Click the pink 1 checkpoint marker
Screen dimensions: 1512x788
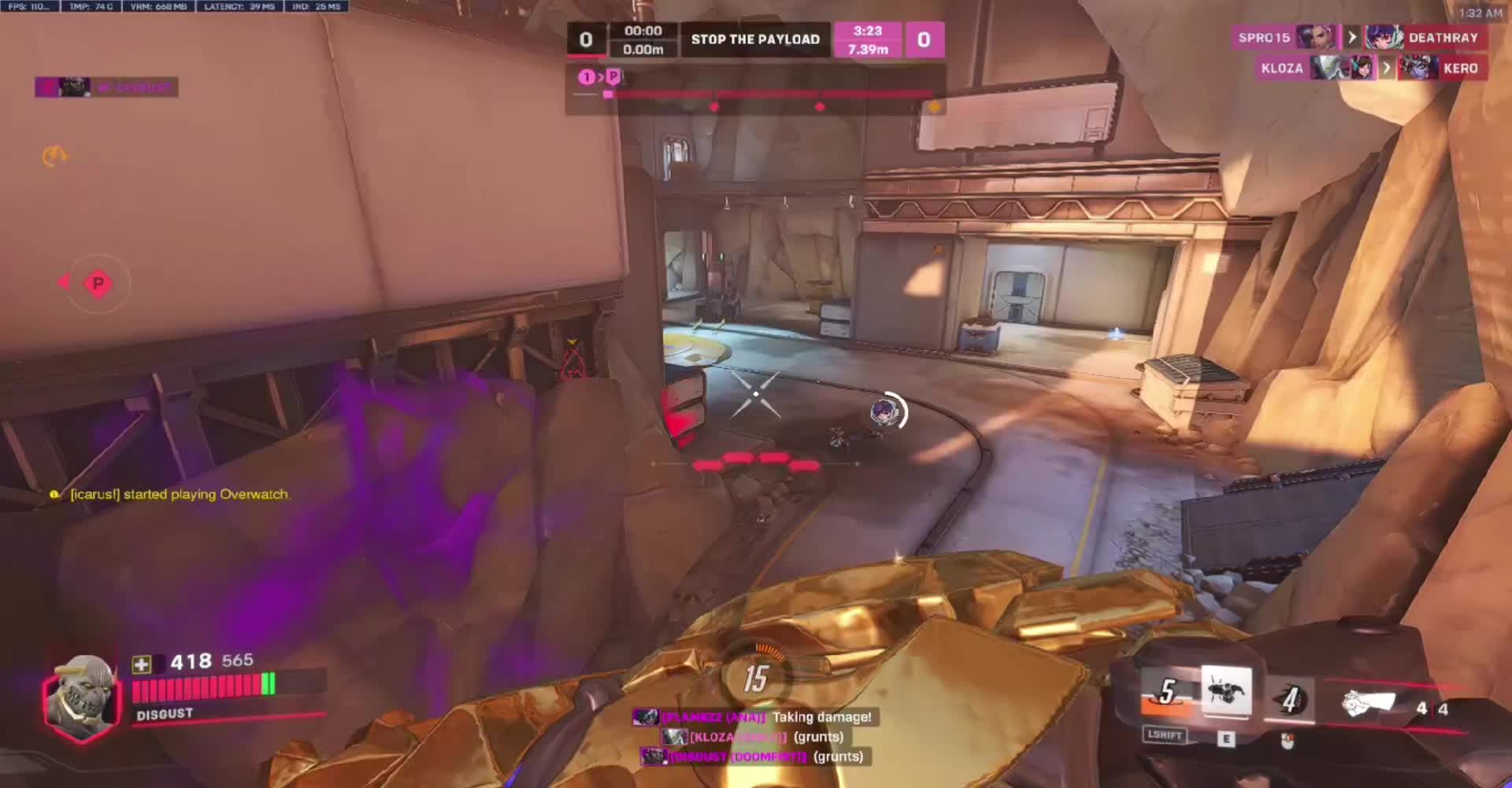click(587, 77)
